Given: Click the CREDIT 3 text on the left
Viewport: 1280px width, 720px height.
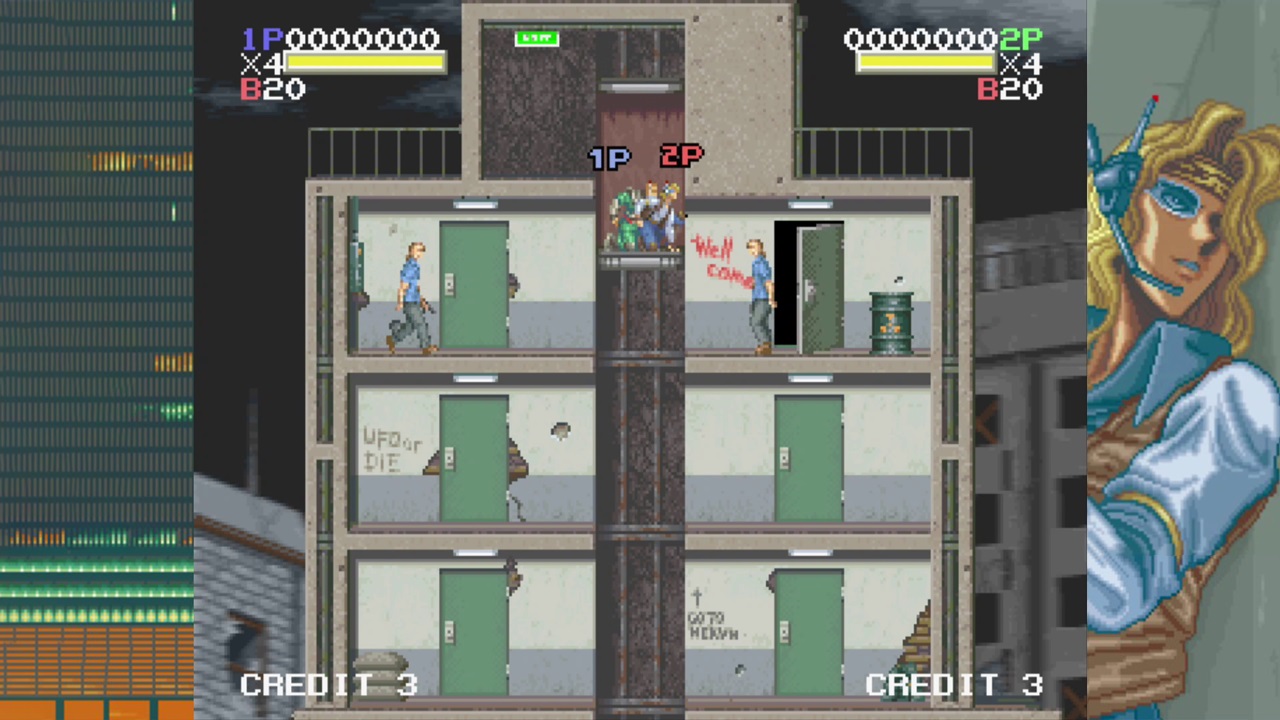Looking at the screenshot, I should (328, 684).
